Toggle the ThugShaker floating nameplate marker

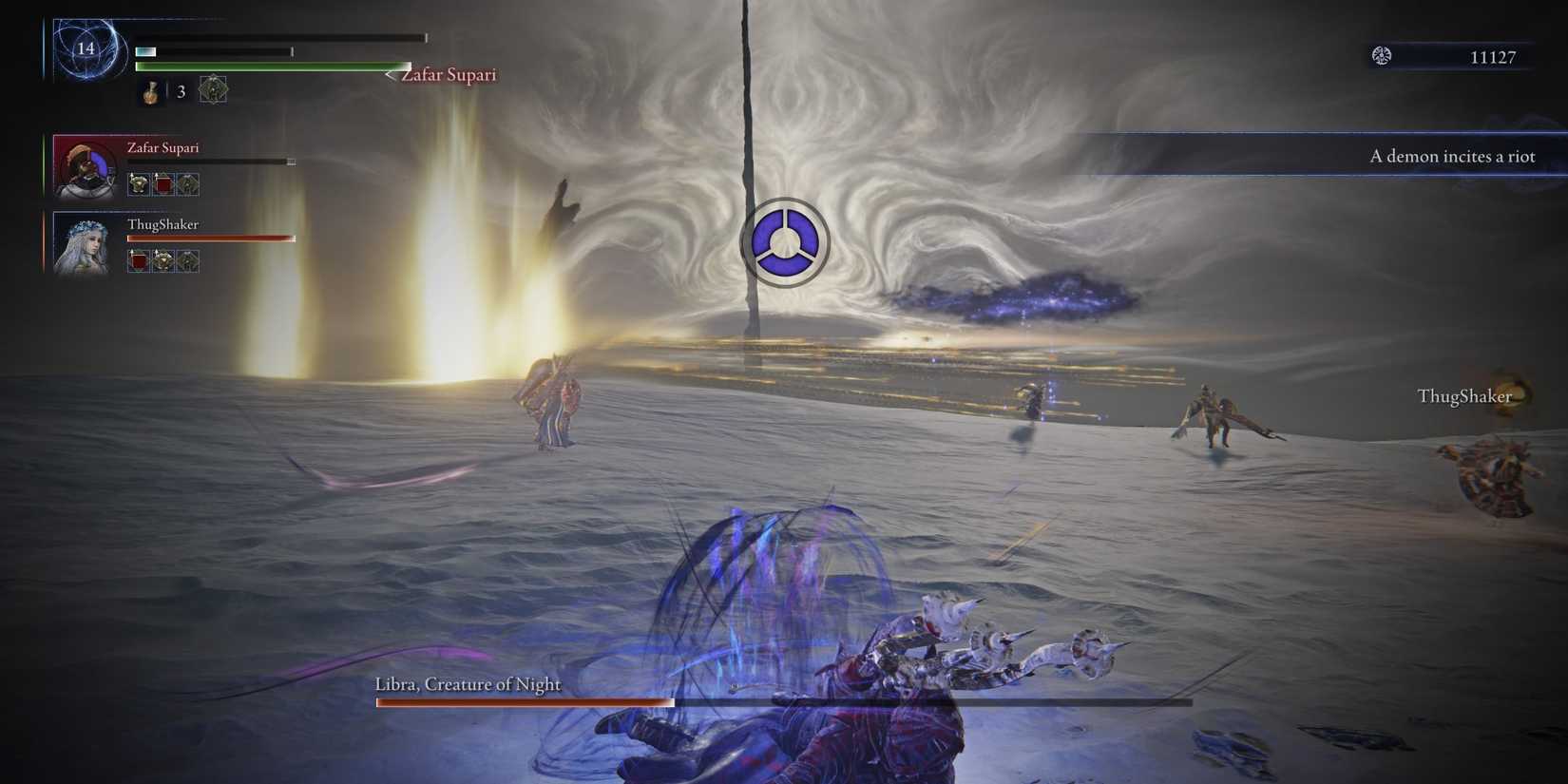click(x=1464, y=396)
